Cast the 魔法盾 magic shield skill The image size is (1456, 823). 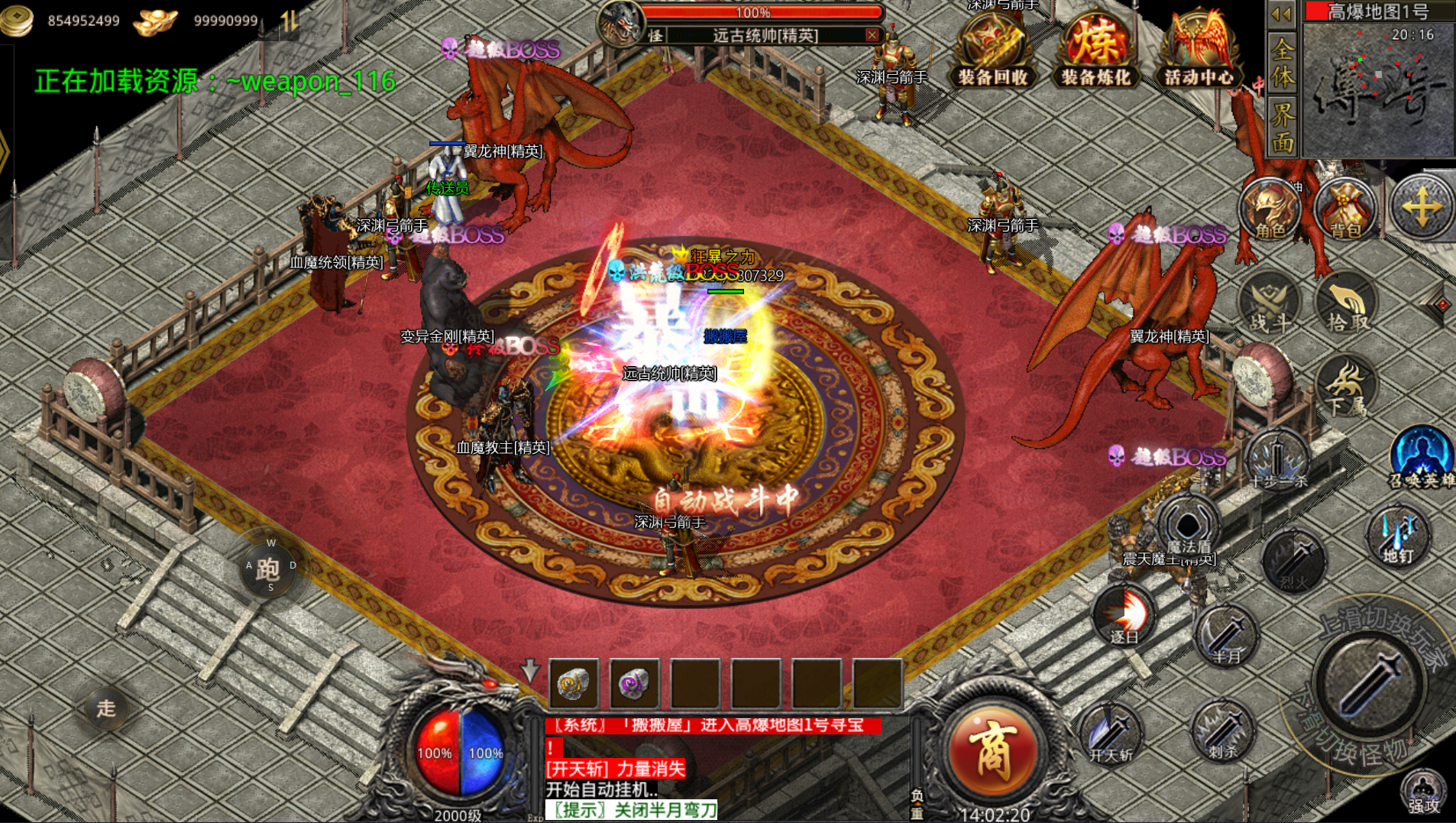pos(1188,527)
